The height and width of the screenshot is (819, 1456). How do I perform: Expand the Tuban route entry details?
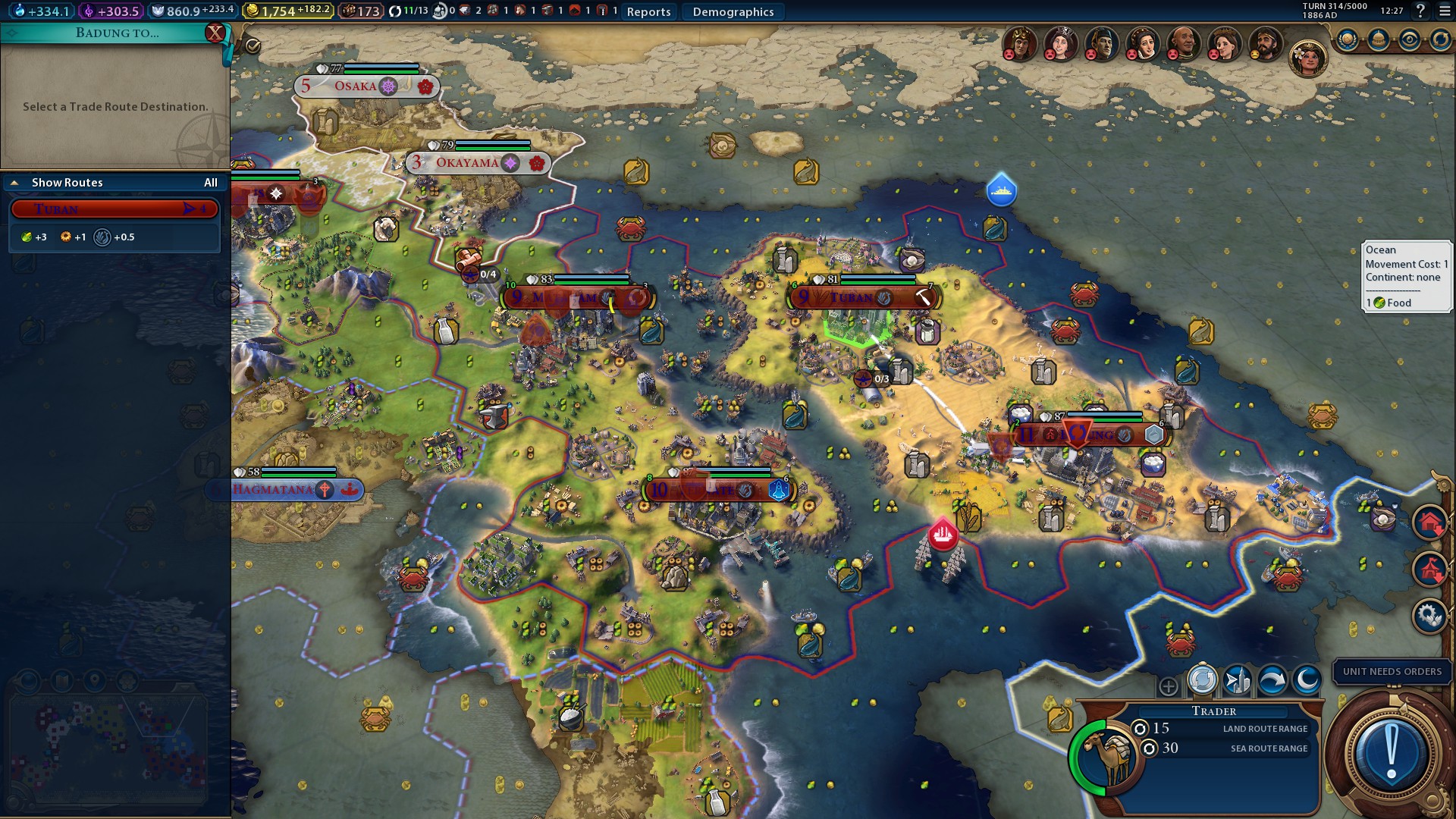[114, 209]
